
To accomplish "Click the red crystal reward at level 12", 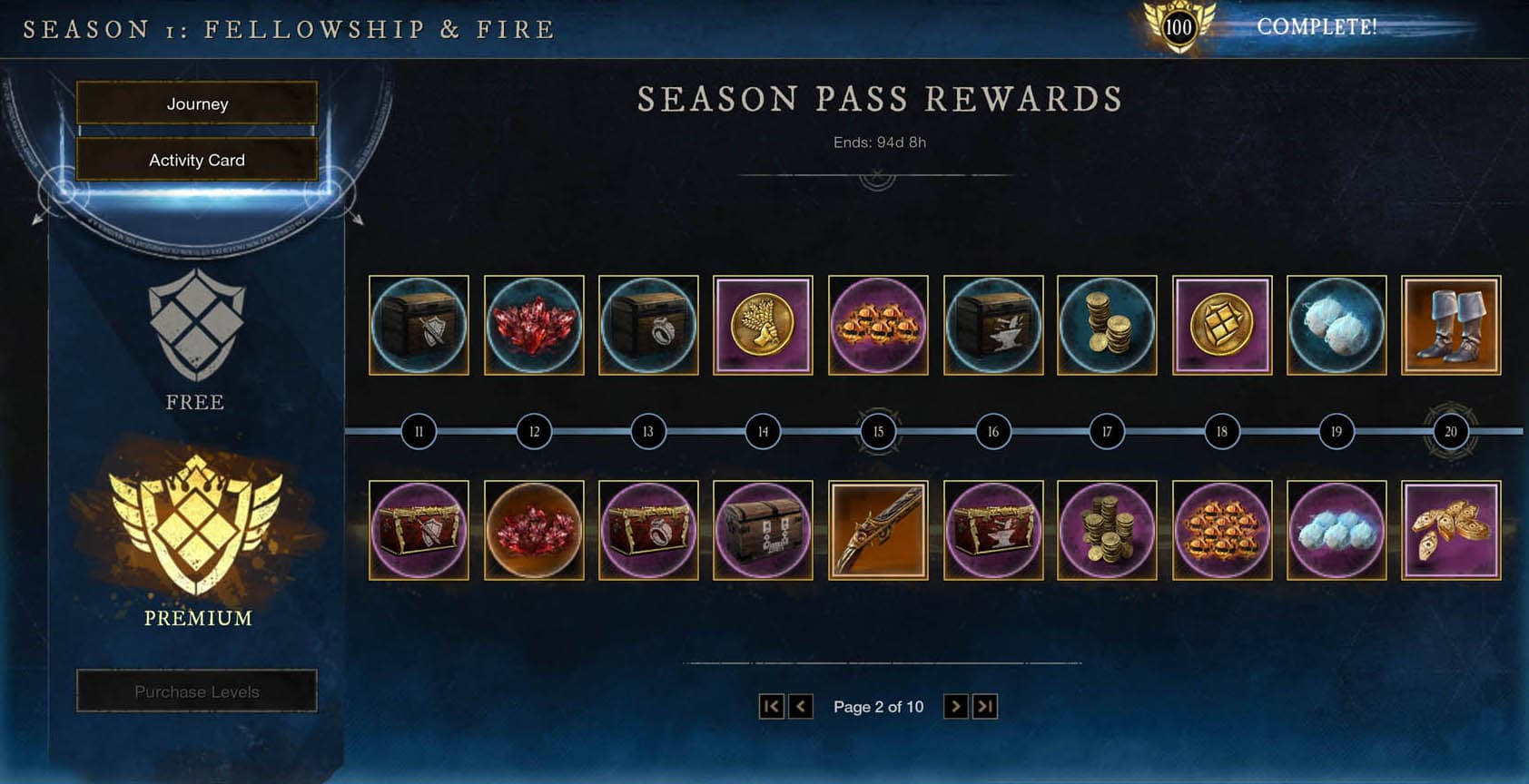I will click(x=534, y=326).
